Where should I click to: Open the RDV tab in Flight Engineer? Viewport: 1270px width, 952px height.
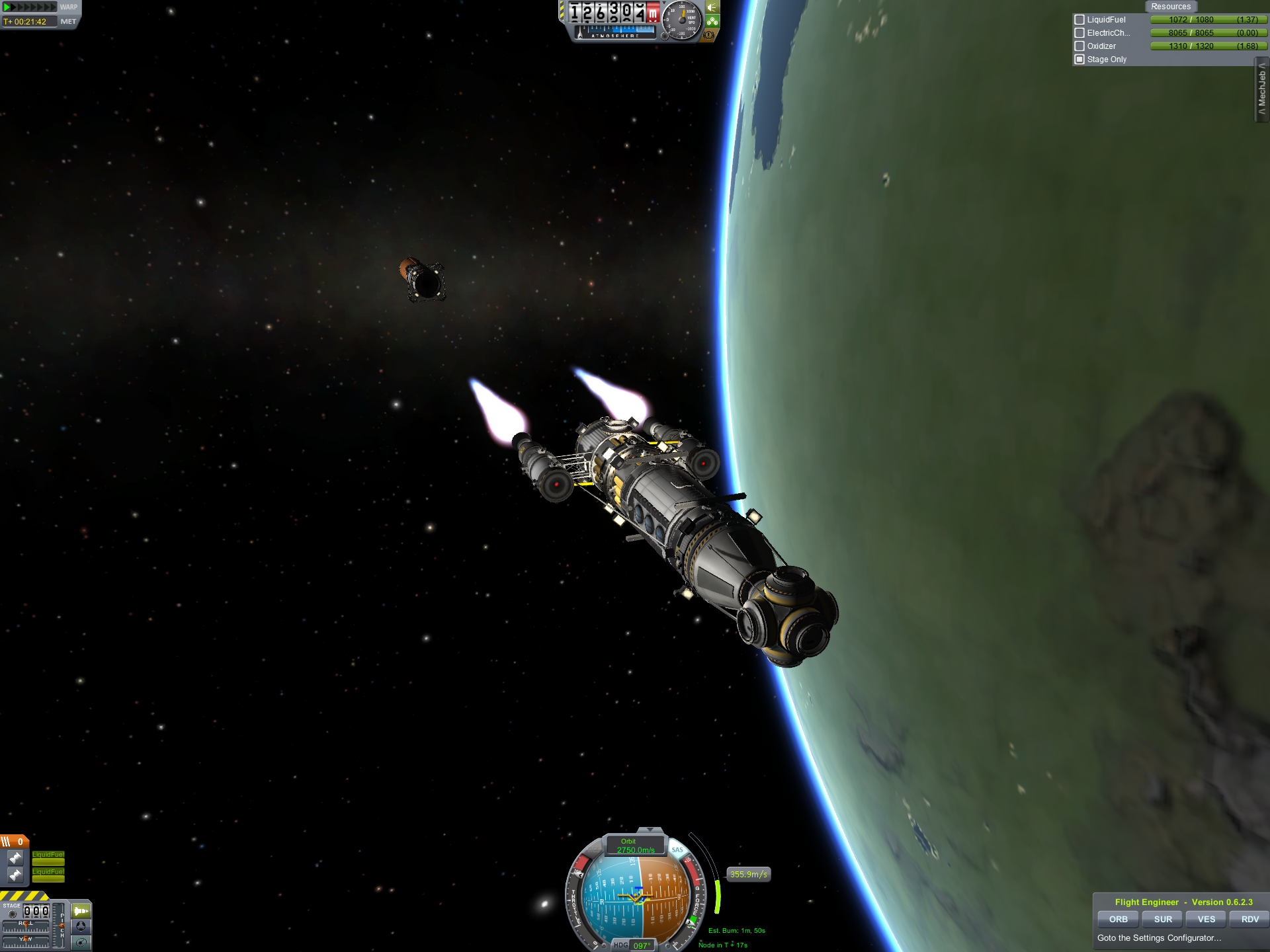point(1249,919)
